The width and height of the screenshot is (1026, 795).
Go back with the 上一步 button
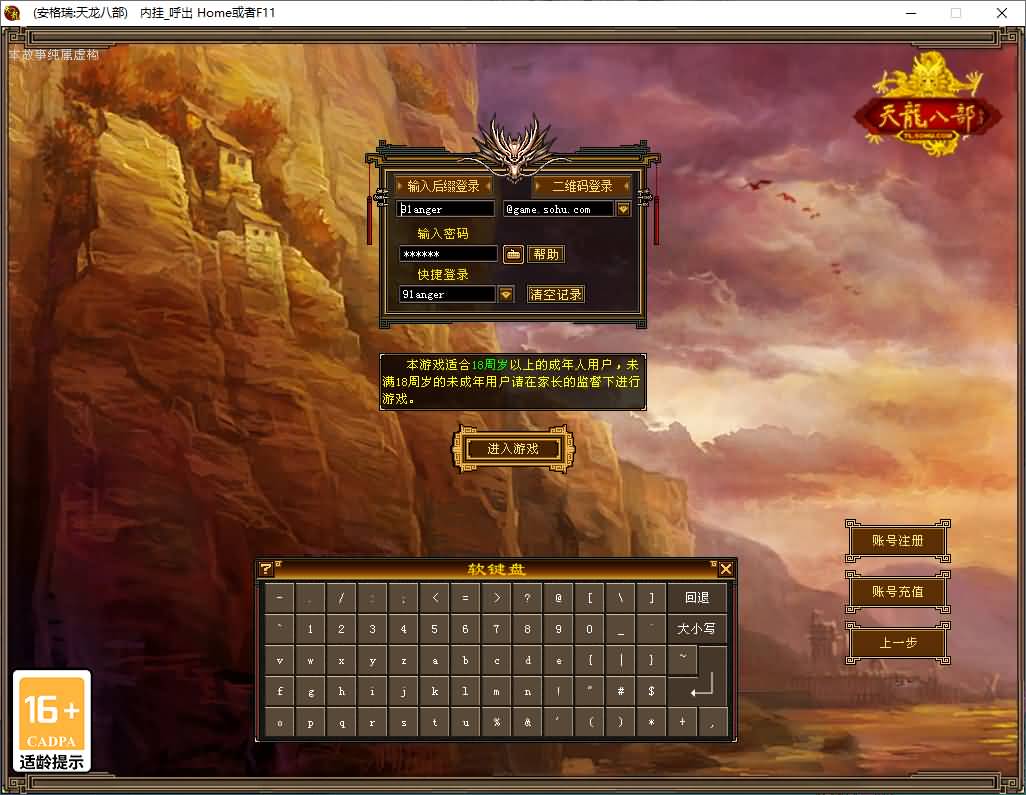pos(897,643)
